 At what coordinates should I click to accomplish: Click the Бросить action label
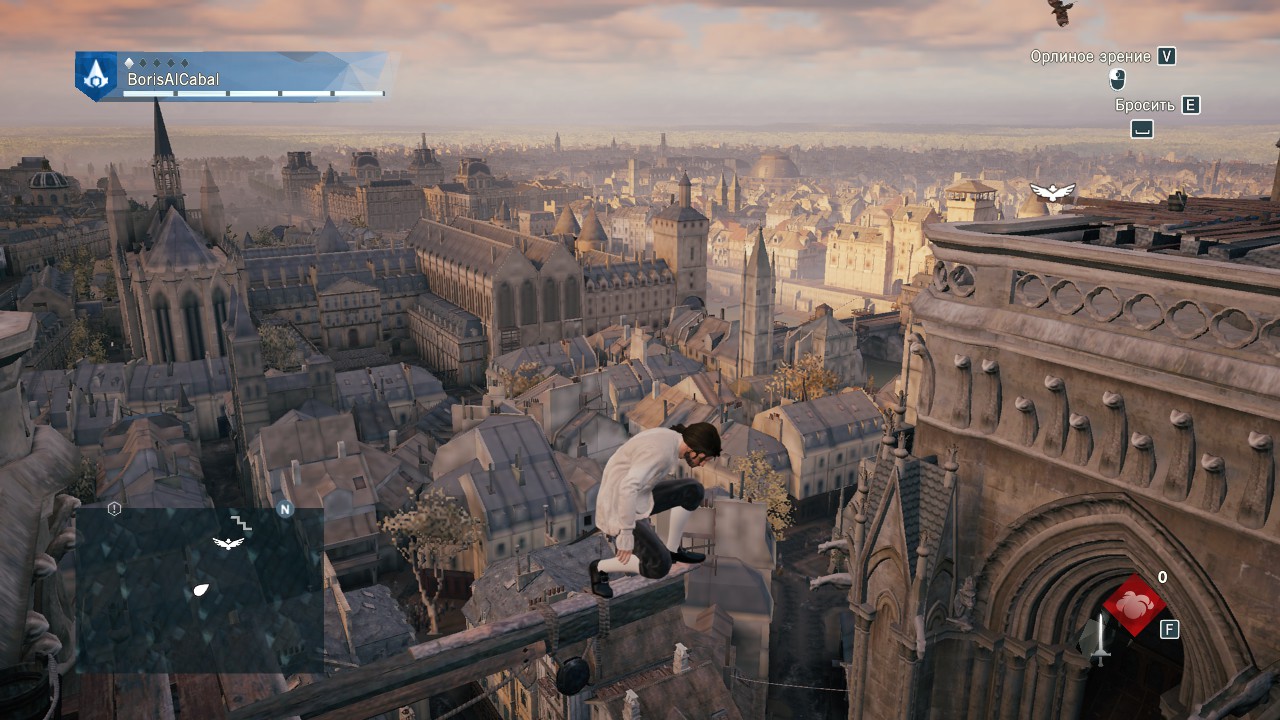[x=1145, y=105]
